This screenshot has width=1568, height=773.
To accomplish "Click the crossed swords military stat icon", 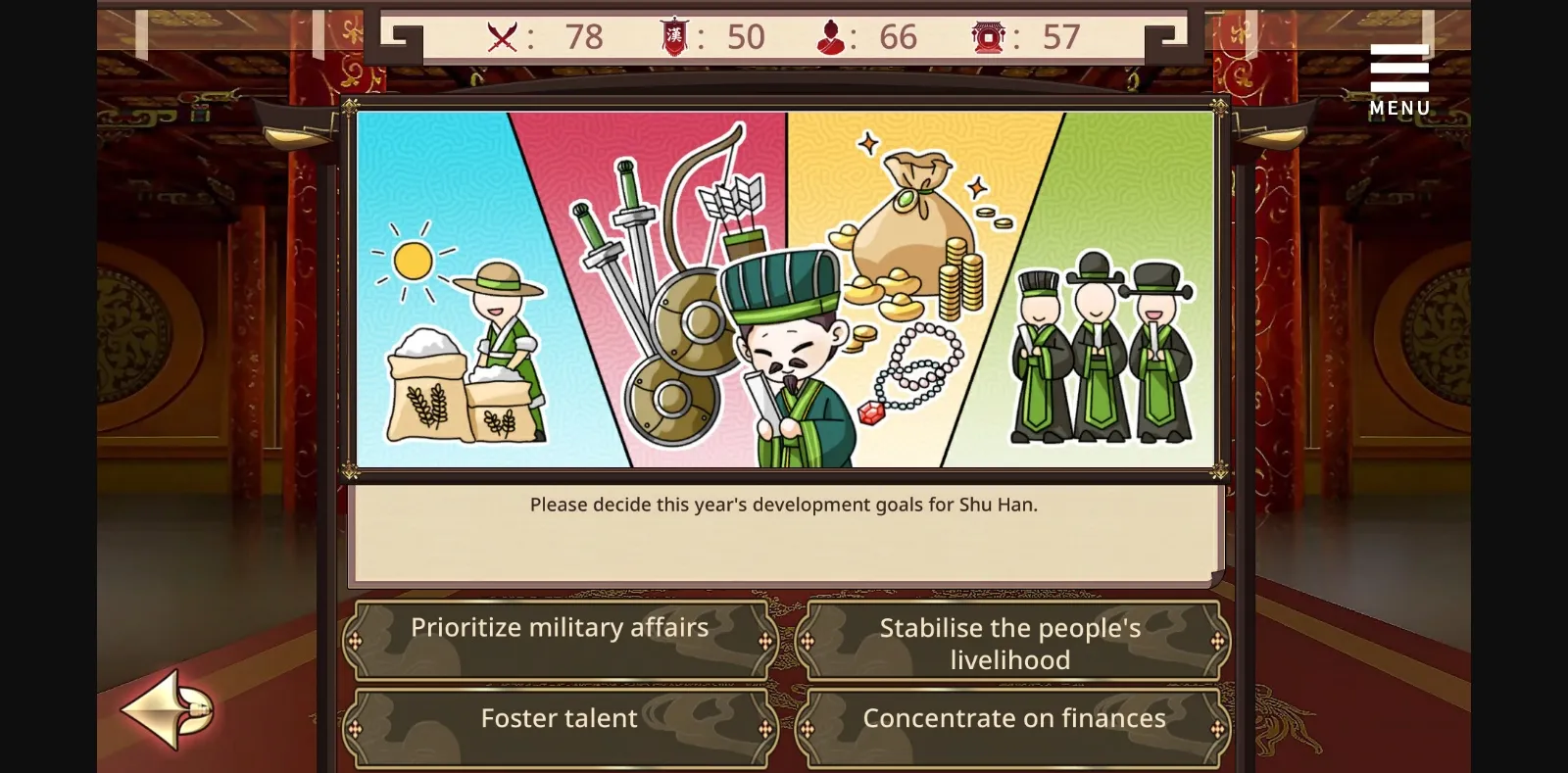I will click(x=501, y=36).
